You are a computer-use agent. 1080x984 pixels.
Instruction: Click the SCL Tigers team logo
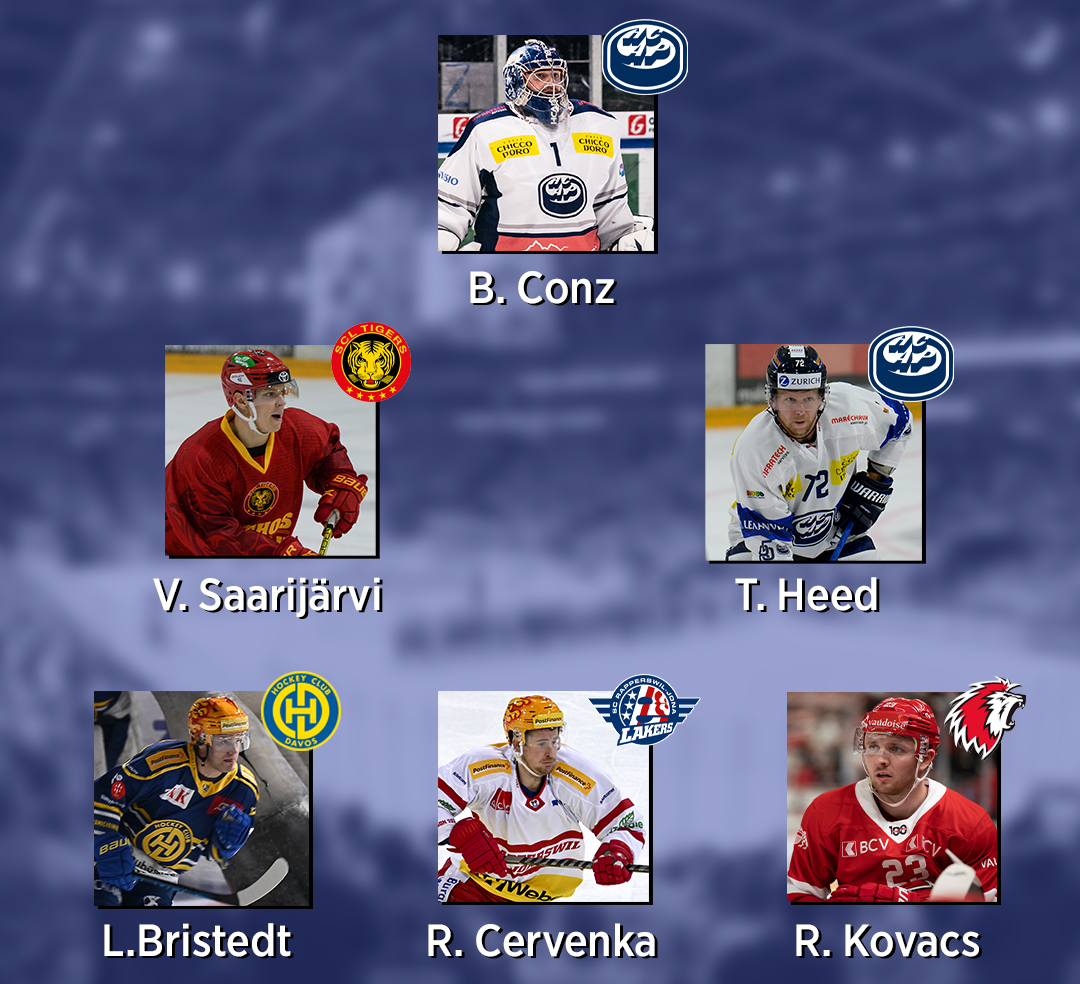pos(371,362)
